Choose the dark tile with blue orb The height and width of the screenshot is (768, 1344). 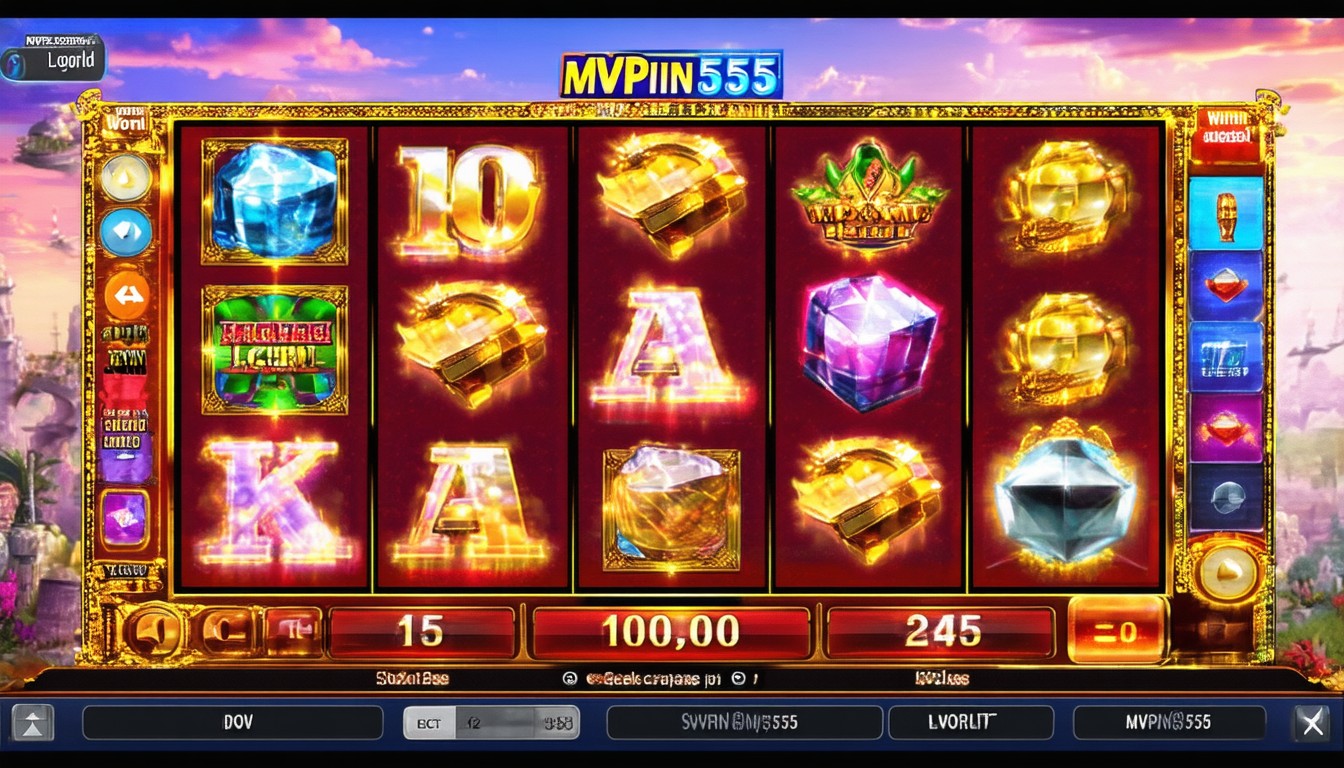pos(1226,496)
